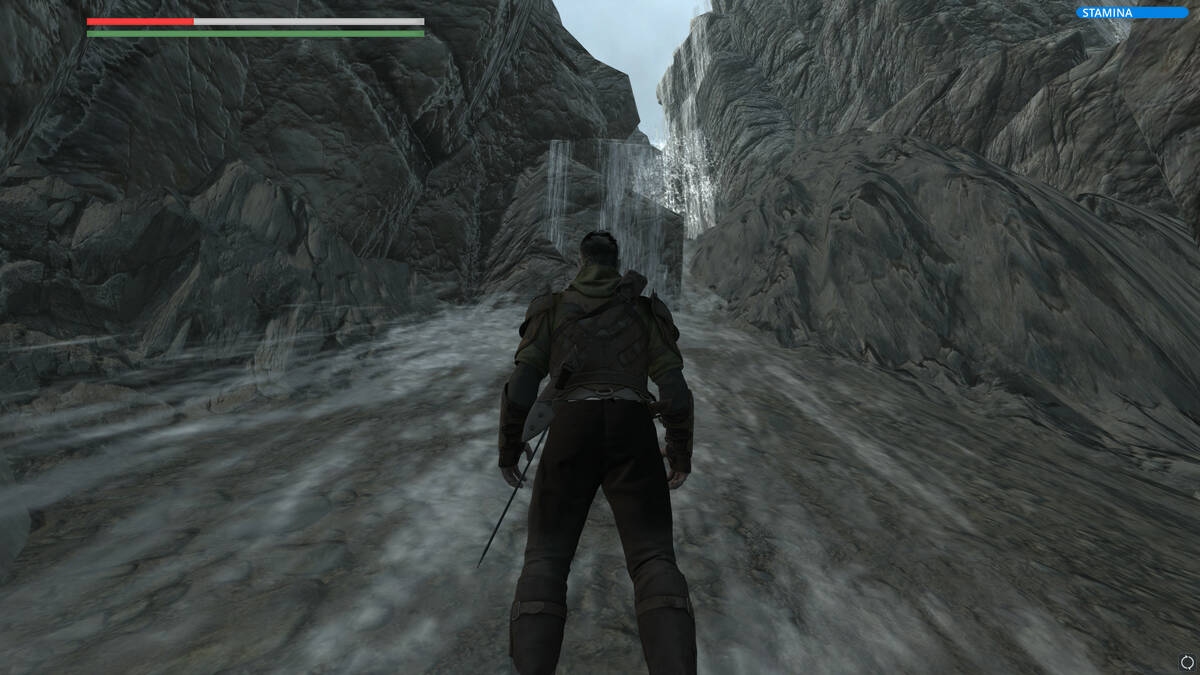Viewport: 1200px width, 675px height.
Task: Click the circular arrows refresh icon
Action: [x=1187, y=662]
